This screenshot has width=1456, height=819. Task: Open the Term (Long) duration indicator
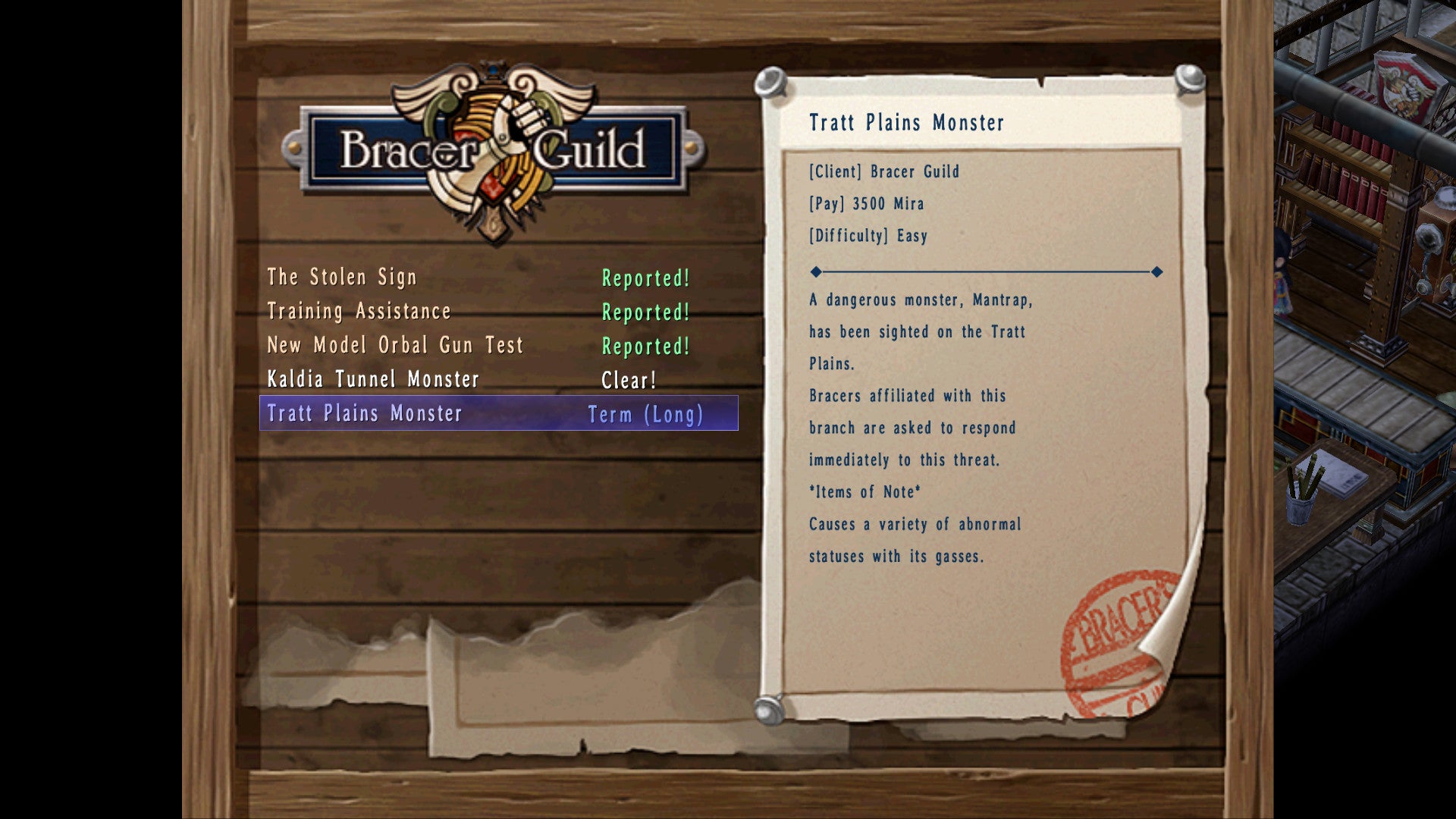tap(645, 415)
